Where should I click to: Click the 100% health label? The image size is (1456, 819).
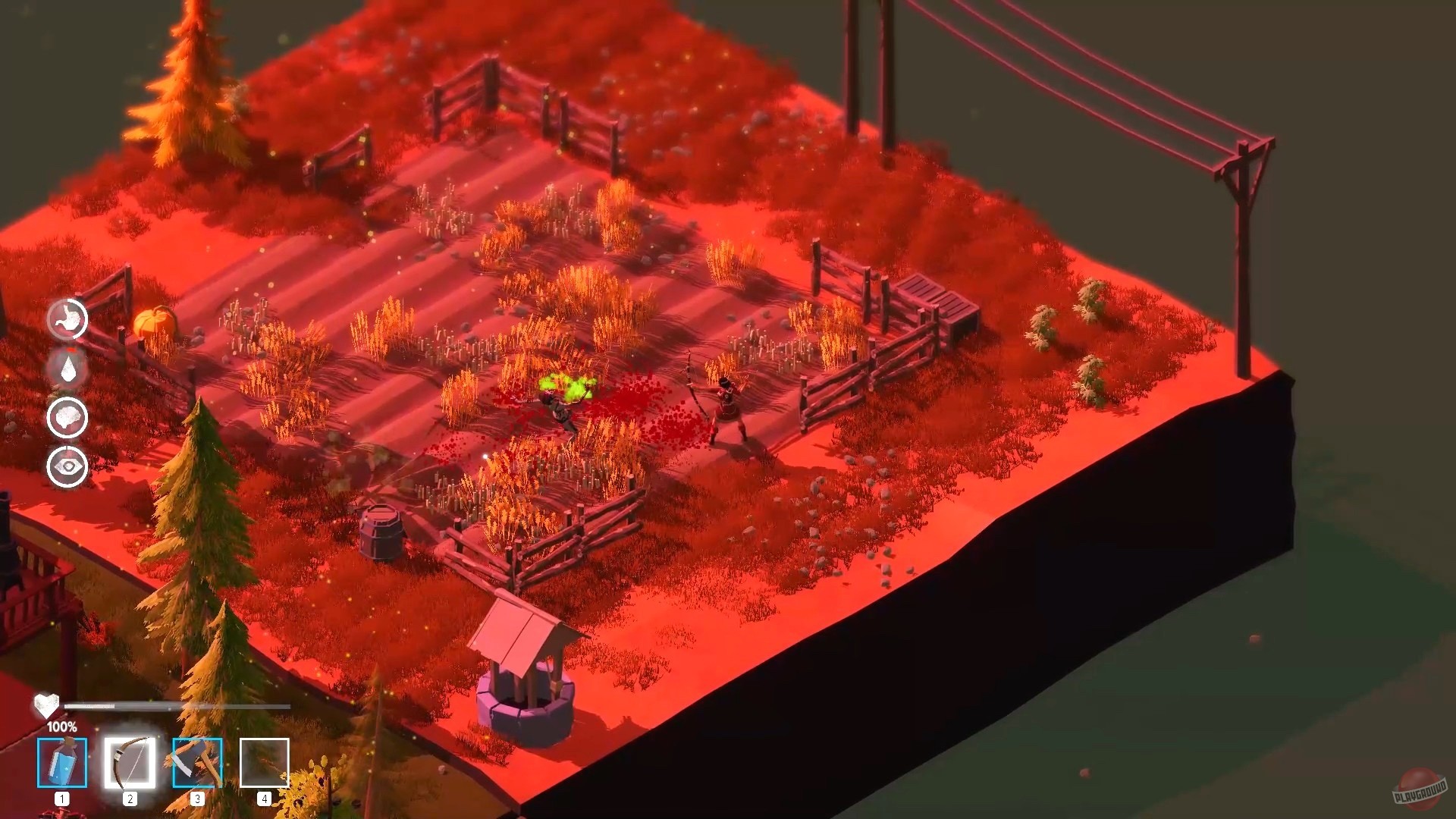[61, 726]
